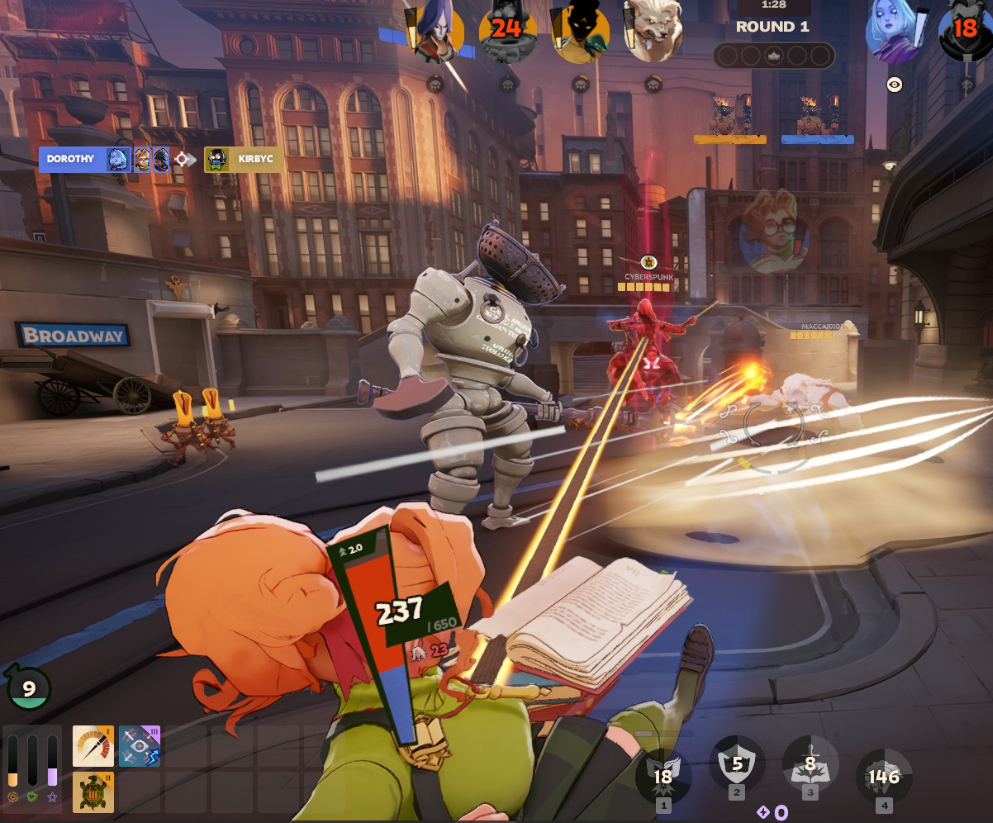Click the potion flask counter icon
The image size is (993, 823).
tap(28, 688)
